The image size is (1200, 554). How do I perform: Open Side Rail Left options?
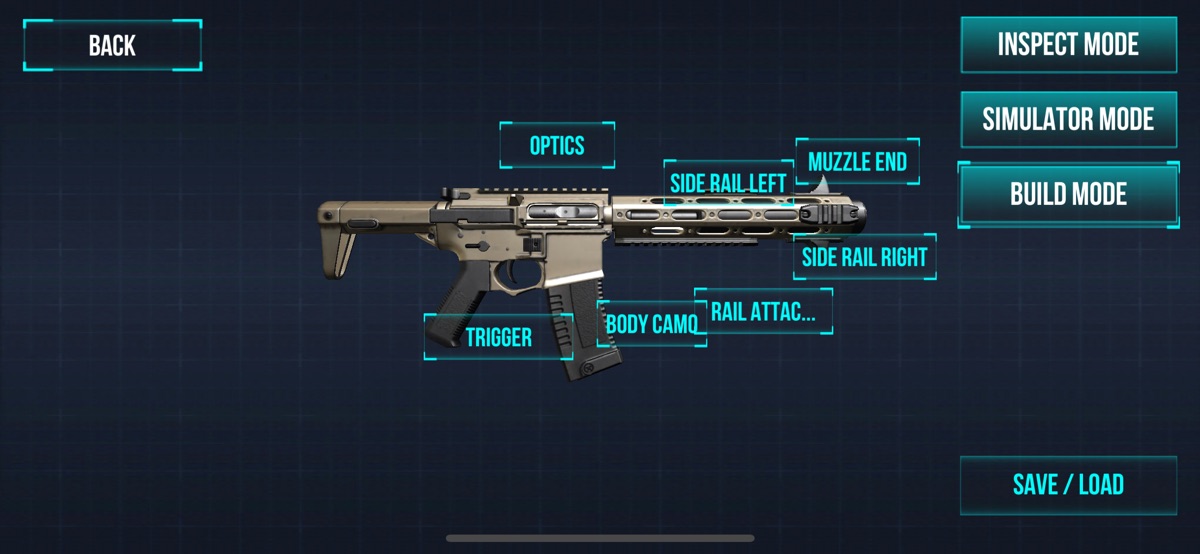[728, 184]
